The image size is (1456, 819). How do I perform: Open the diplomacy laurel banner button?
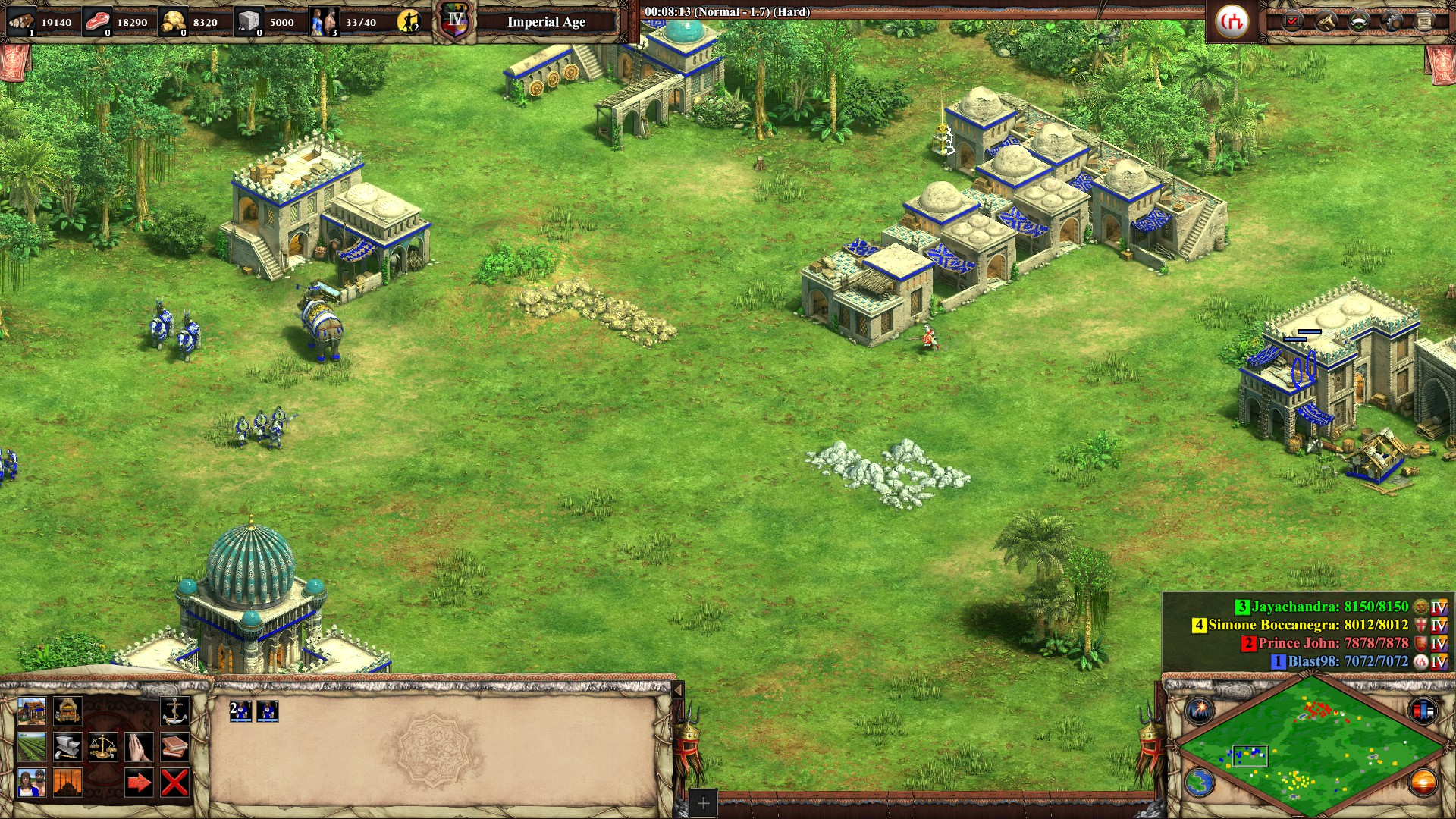(1359, 21)
